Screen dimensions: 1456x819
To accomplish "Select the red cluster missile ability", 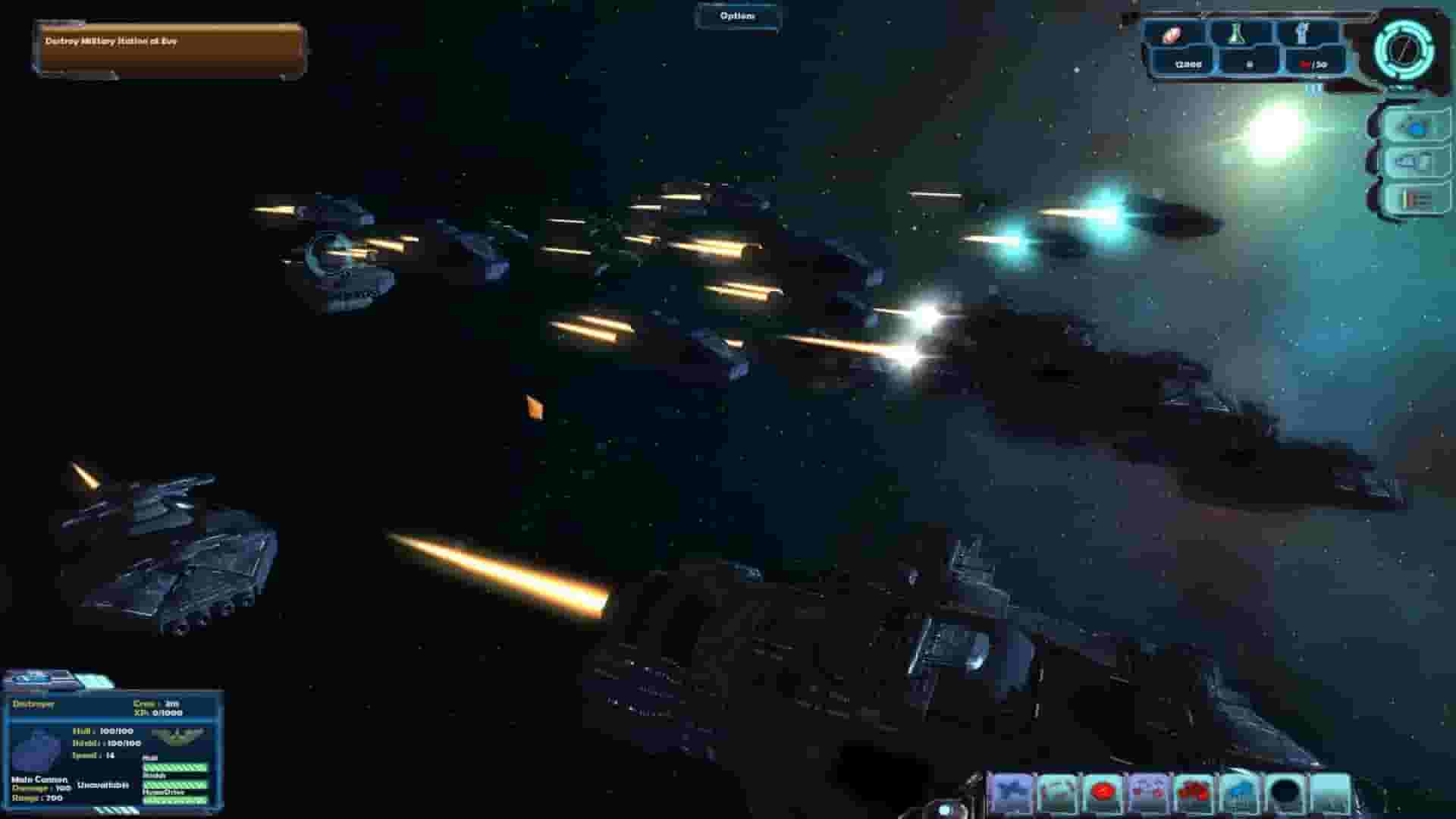I will 1194,792.
